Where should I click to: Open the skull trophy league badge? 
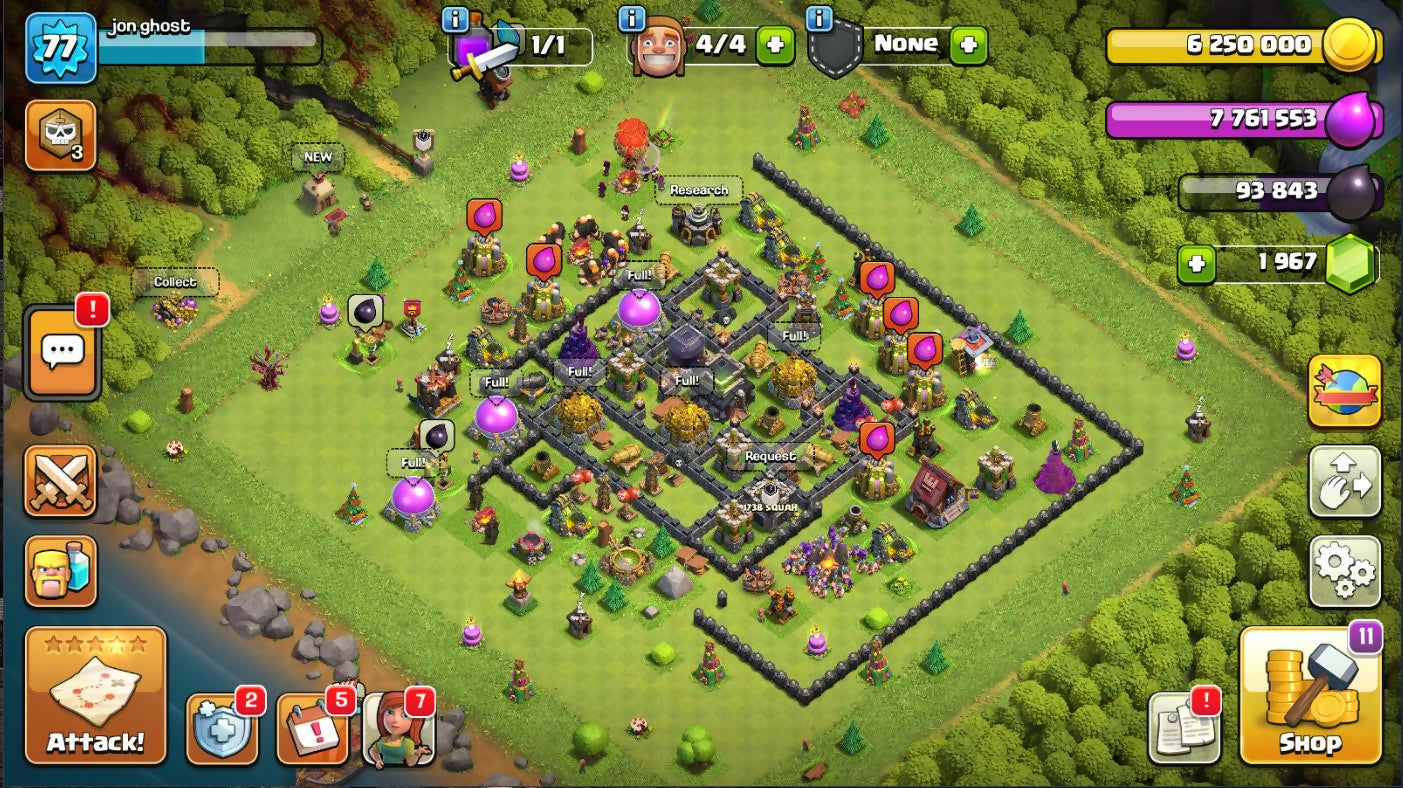tap(60, 135)
